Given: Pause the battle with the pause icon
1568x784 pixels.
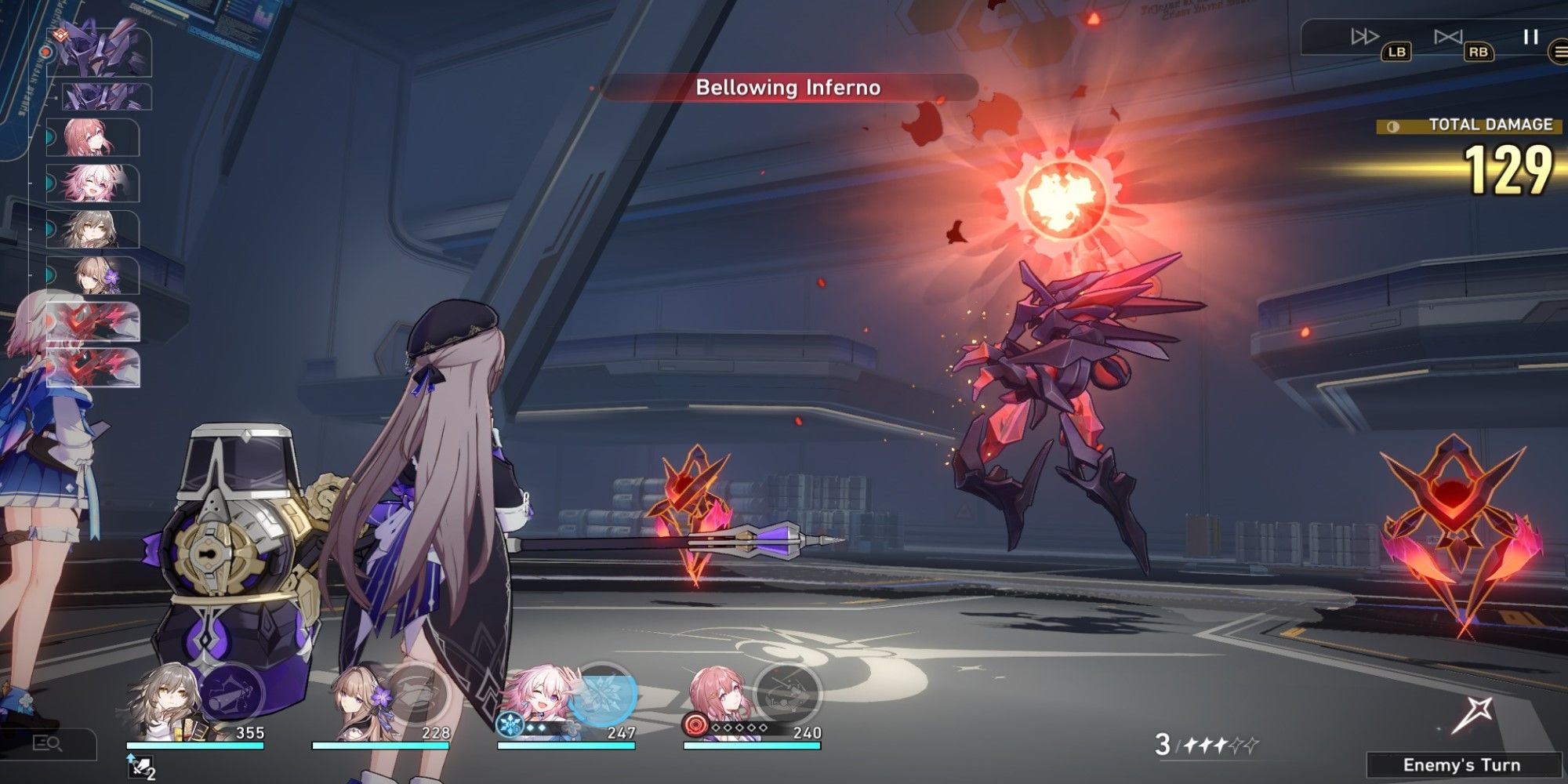Looking at the screenshot, I should (1530, 35).
